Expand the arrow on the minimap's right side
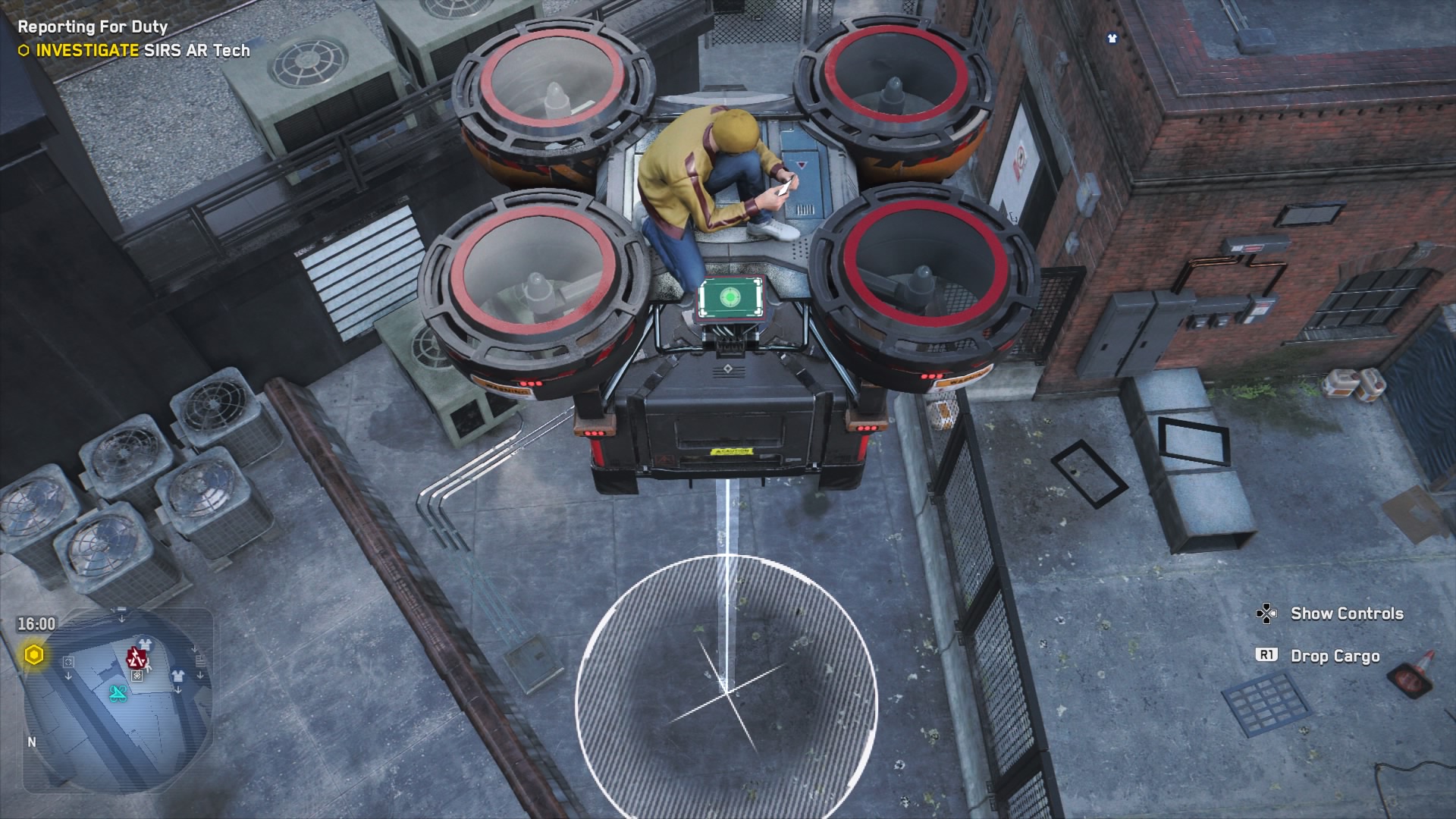The height and width of the screenshot is (819, 1456). tap(200, 675)
